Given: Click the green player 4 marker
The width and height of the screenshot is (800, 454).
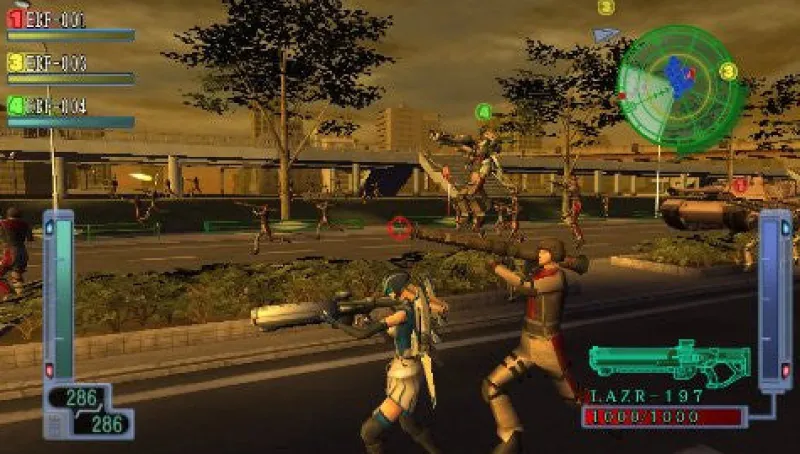Looking at the screenshot, I should coord(484,112).
